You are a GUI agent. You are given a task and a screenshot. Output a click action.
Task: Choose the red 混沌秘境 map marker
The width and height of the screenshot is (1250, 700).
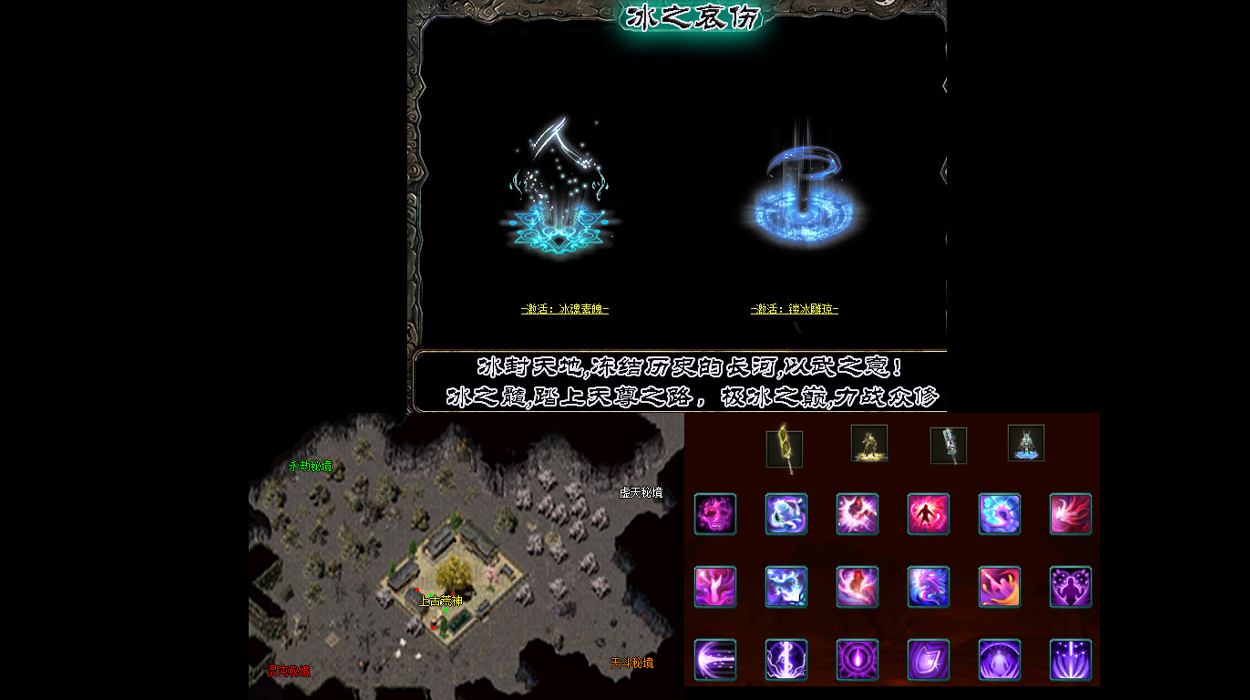(290, 671)
